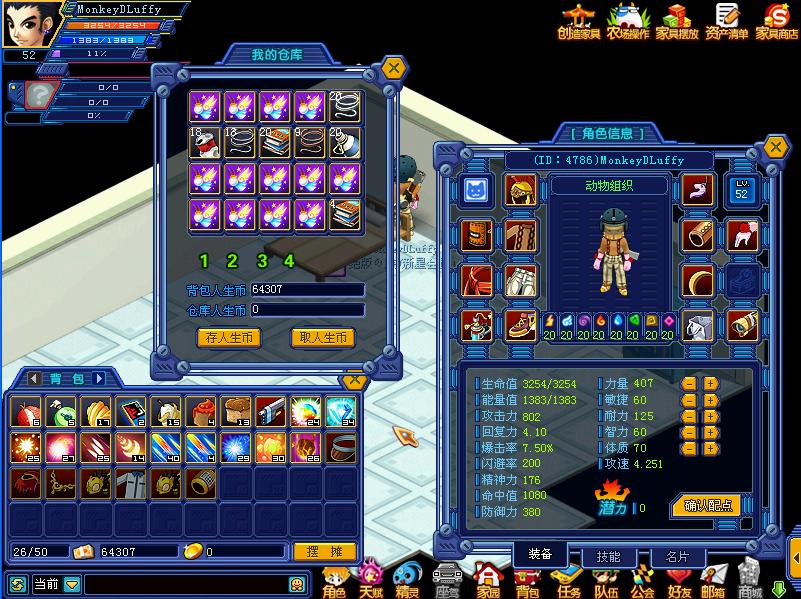801x599 pixels.
Task: Open the 名片 name card tab
Action: click(x=677, y=556)
